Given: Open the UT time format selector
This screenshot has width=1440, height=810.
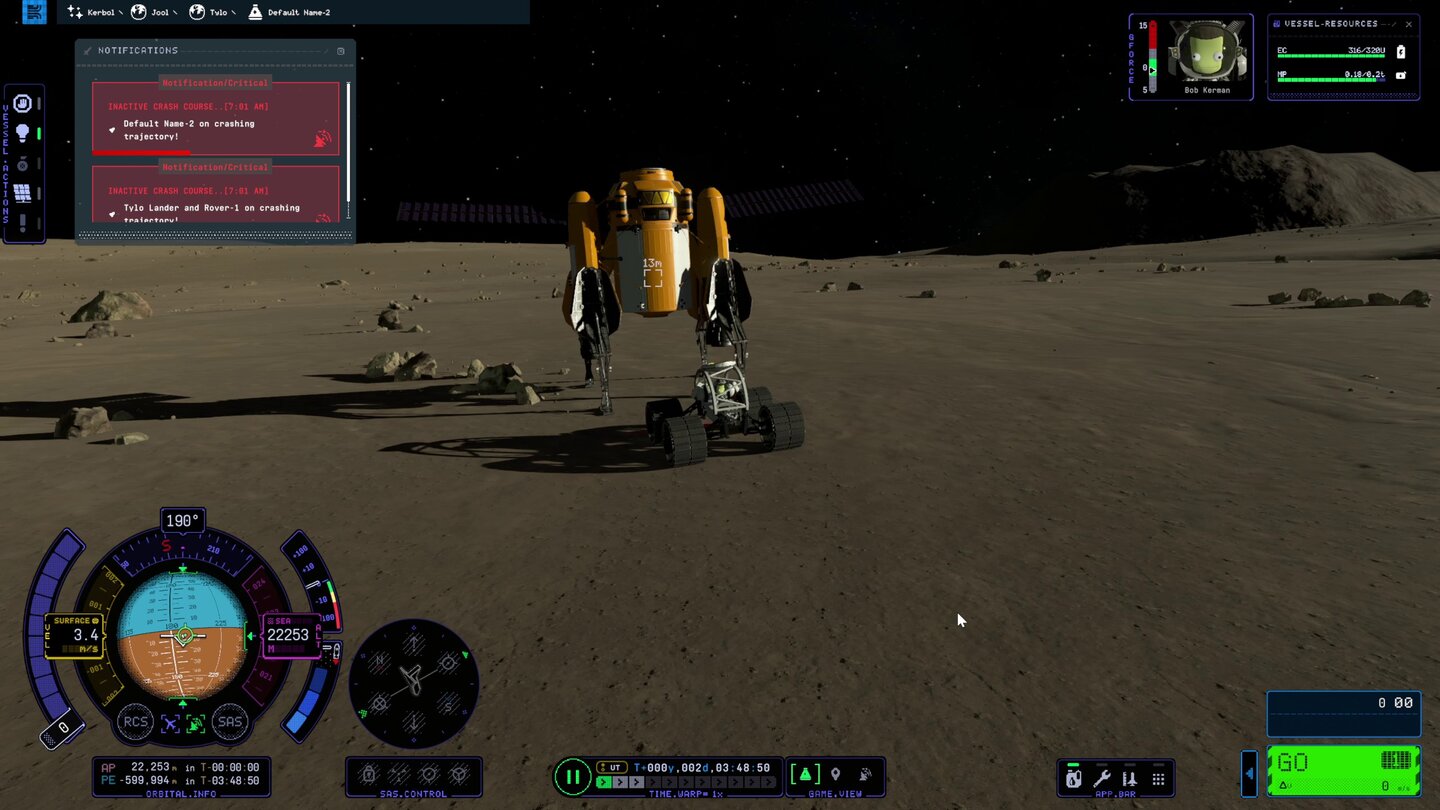Looking at the screenshot, I should (611, 767).
